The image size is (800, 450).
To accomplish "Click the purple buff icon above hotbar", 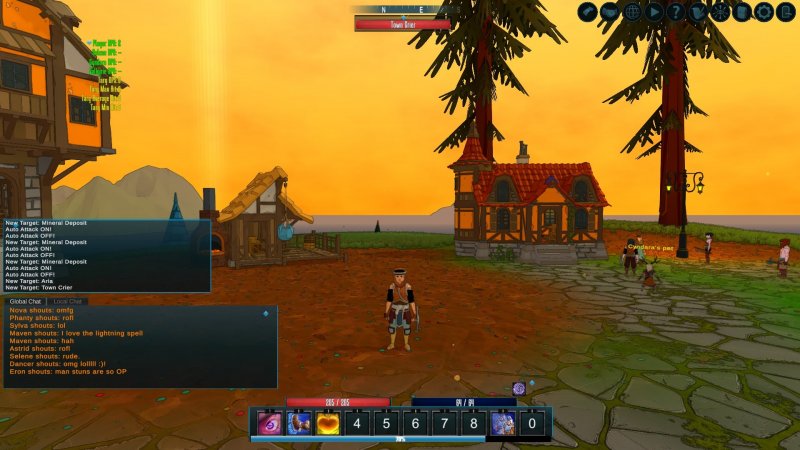I will 519,388.
